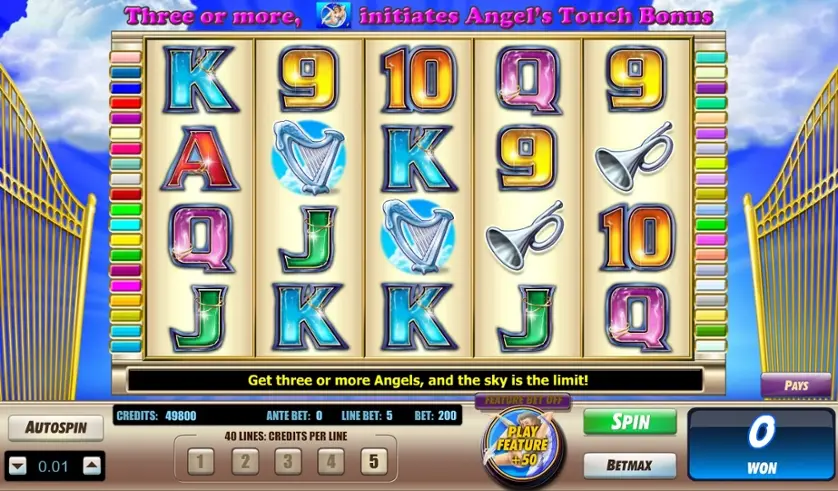
Task: Click the BETMAX button
Action: pyautogui.click(x=629, y=465)
